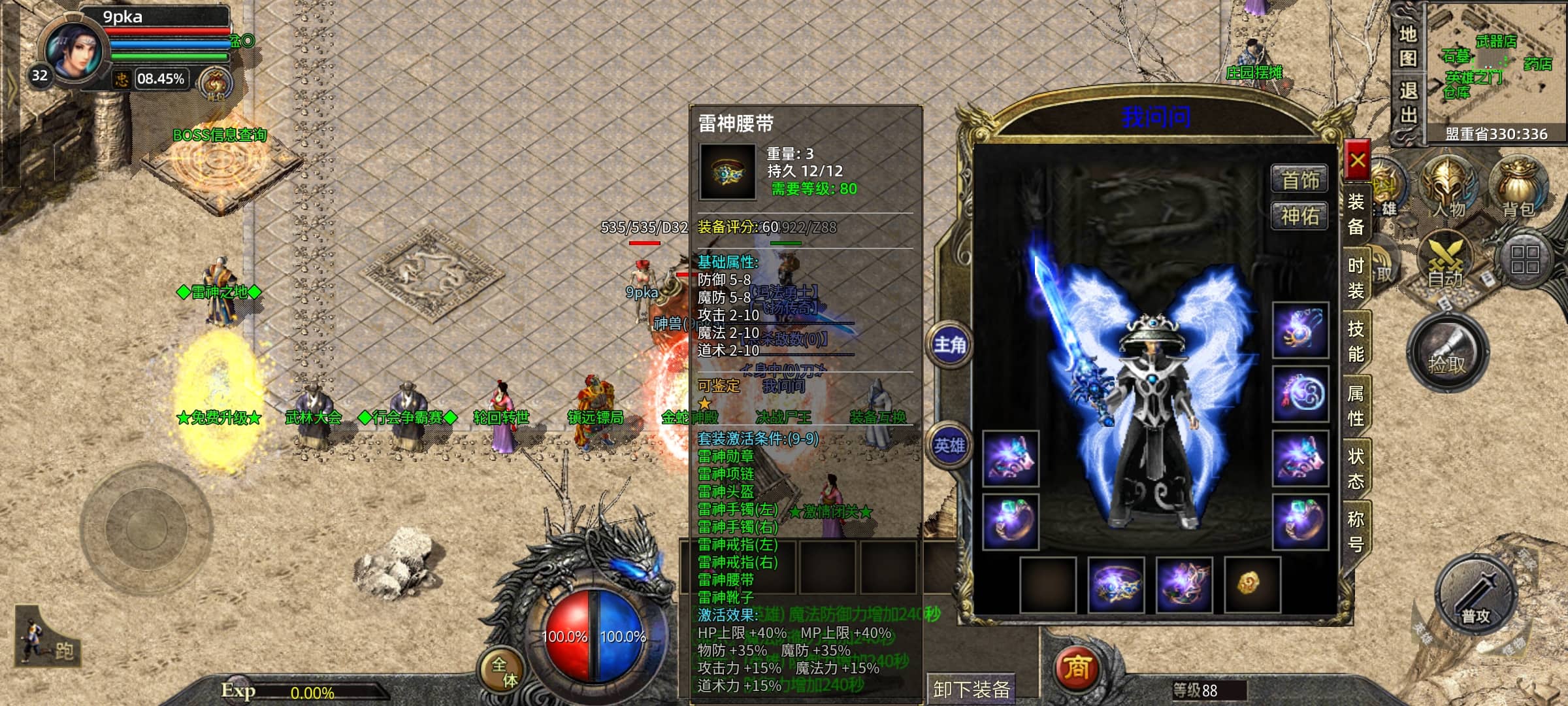Open the 地图 map button
Screen dimensions: 1568x706
[1409, 46]
